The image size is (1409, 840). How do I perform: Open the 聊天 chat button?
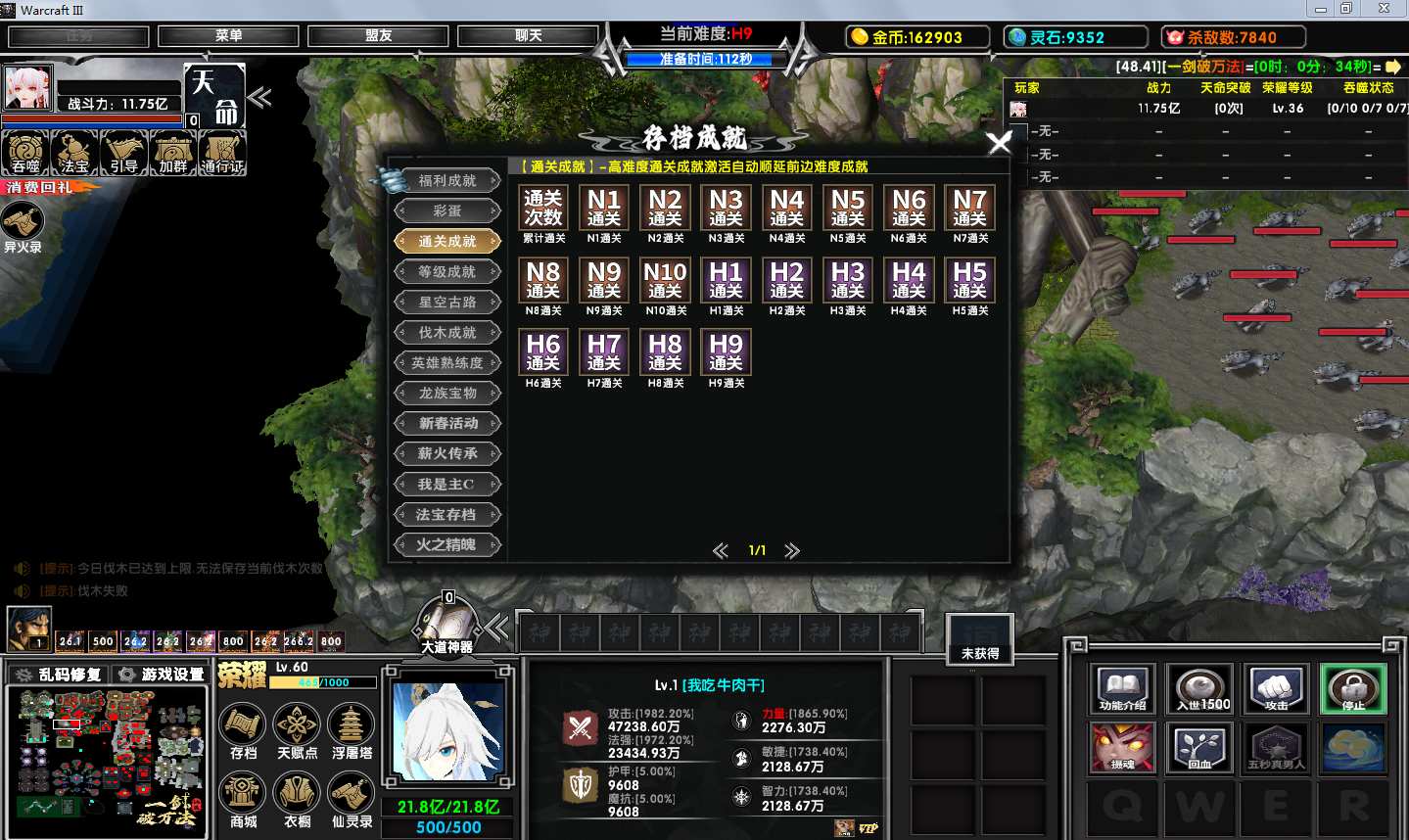click(x=528, y=36)
